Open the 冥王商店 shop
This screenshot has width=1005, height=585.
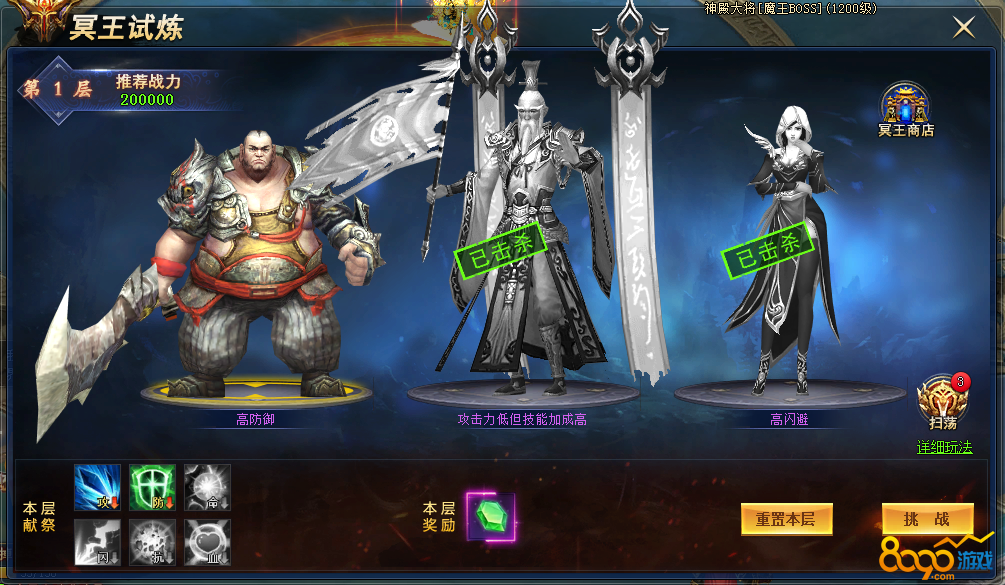(x=905, y=107)
